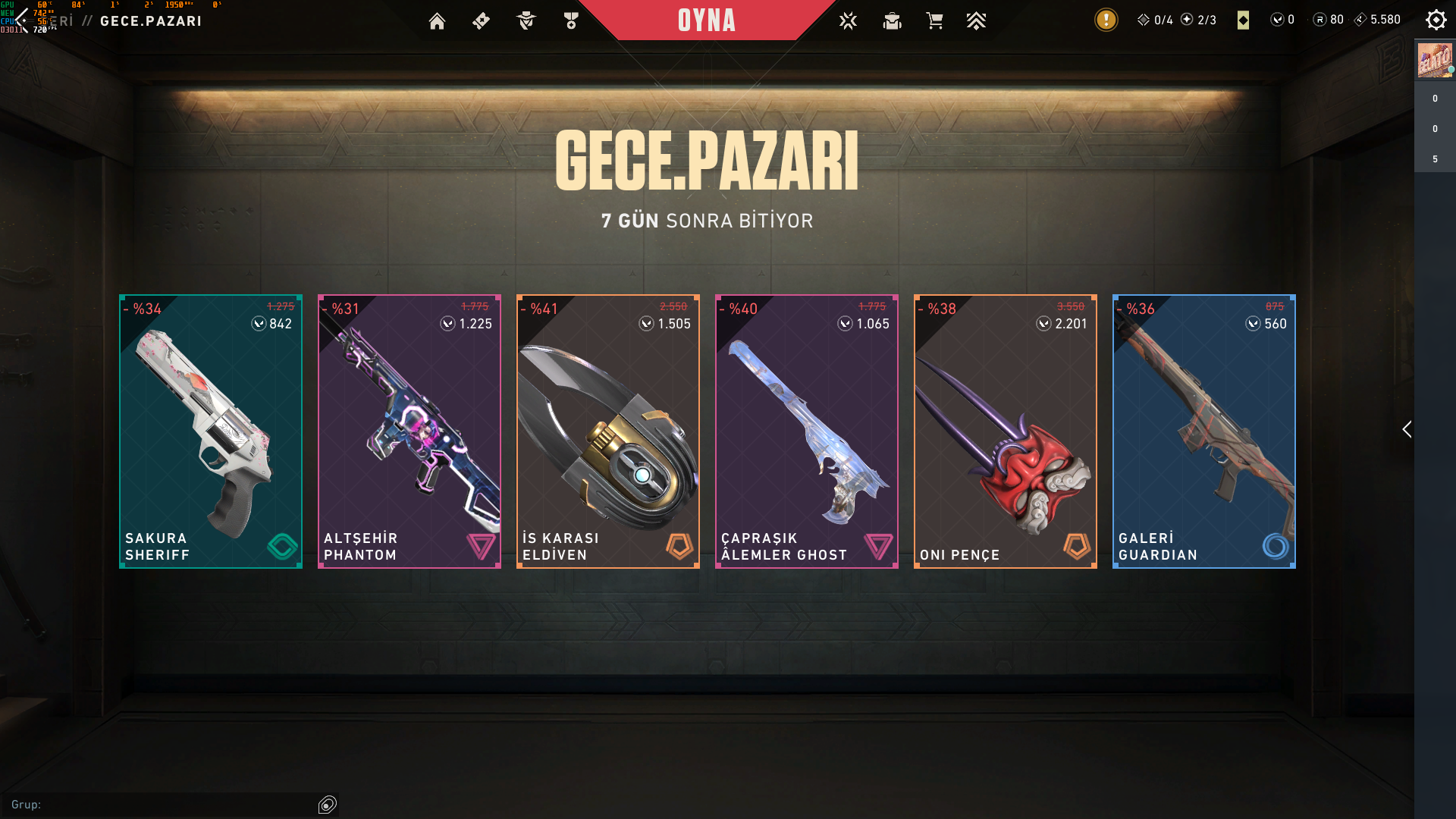Open the agents icon in navigation

pyautogui.click(x=526, y=21)
